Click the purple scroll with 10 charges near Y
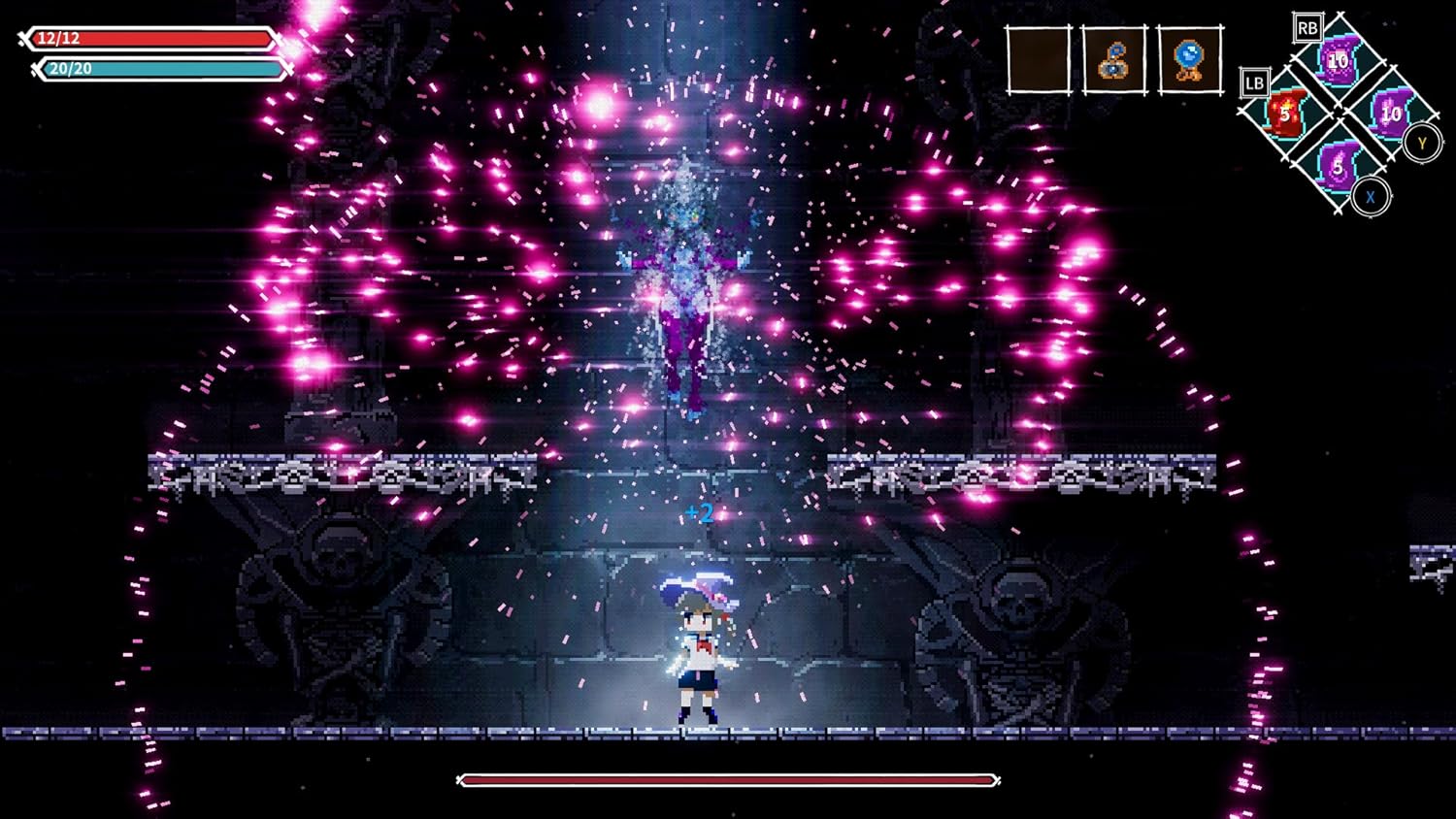This screenshot has width=1456, height=819. [1390, 113]
